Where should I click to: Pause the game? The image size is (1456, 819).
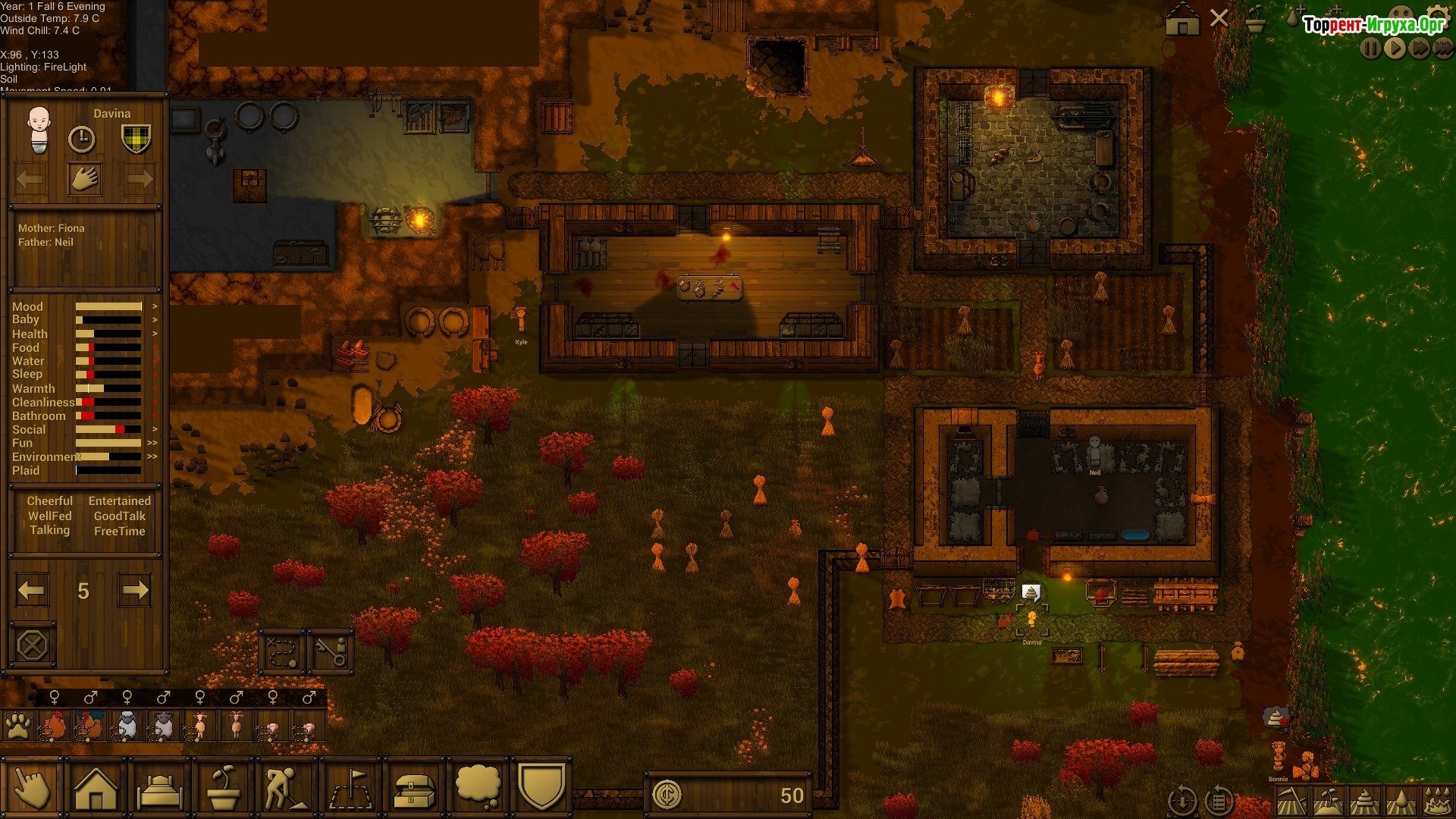click(1370, 49)
